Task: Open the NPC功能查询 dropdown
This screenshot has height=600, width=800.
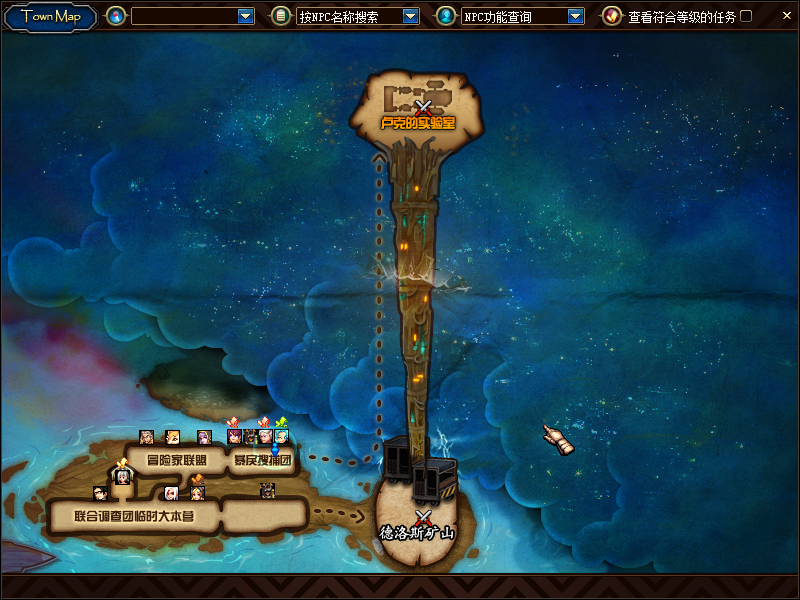Action: [x=575, y=16]
